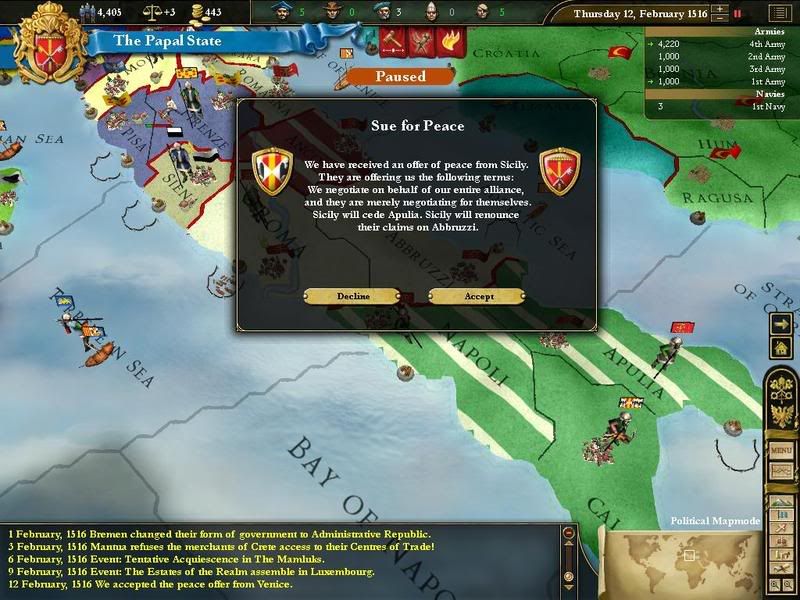Zoom in with the left magnifier button
This screenshot has height=600, width=800.
[x=773, y=584]
